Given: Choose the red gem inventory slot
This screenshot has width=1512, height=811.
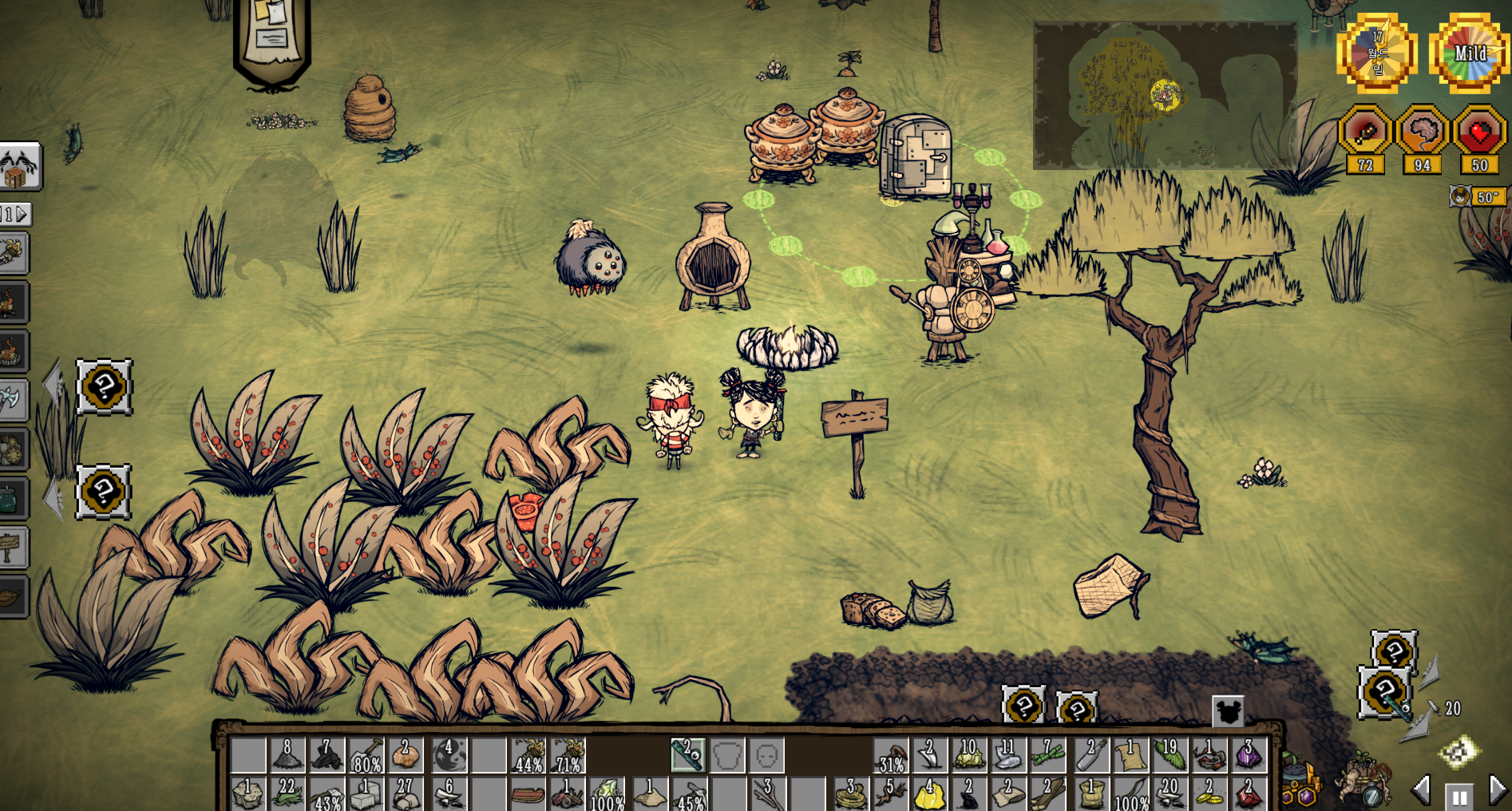Looking at the screenshot, I should (x=1248, y=793).
